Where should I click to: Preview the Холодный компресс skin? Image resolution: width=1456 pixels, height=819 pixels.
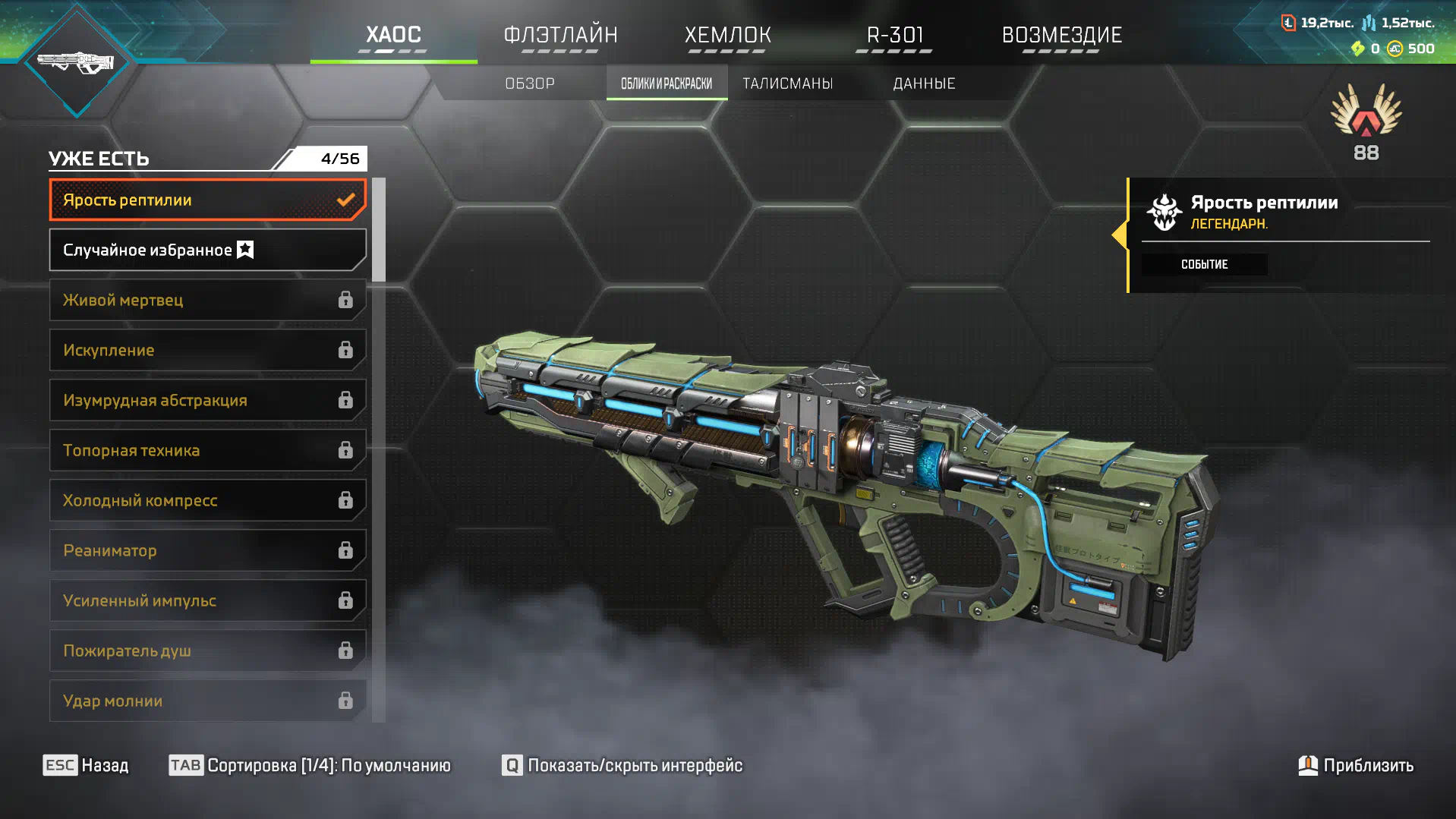point(207,500)
